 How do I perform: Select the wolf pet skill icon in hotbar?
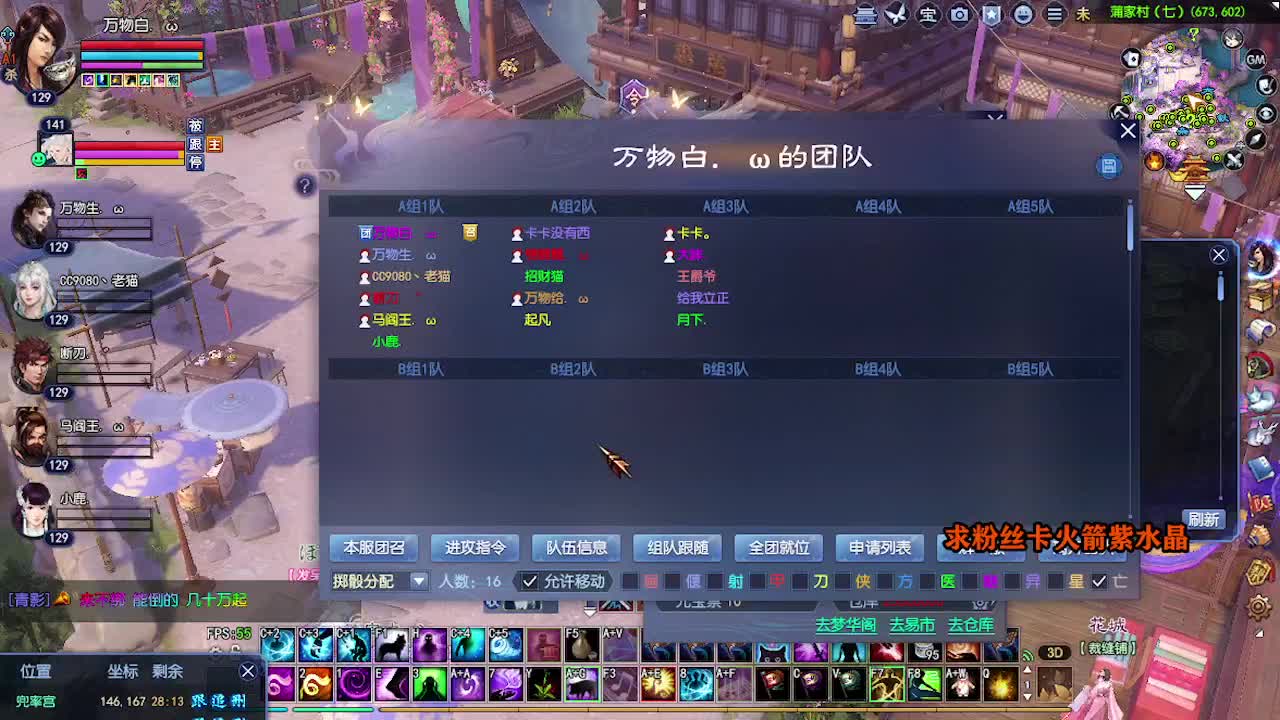coord(392,645)
